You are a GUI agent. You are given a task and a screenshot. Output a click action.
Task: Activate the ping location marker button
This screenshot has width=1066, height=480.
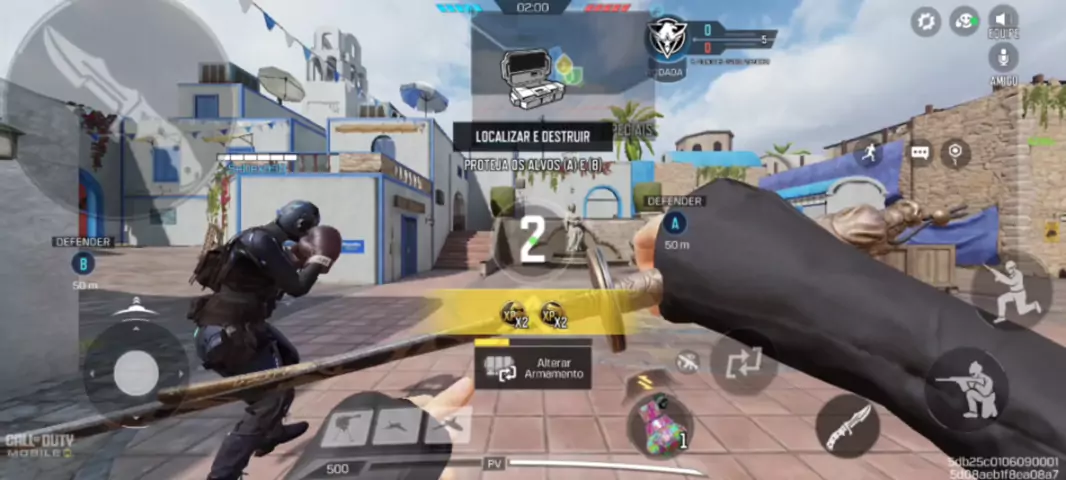tap(955, 152)
